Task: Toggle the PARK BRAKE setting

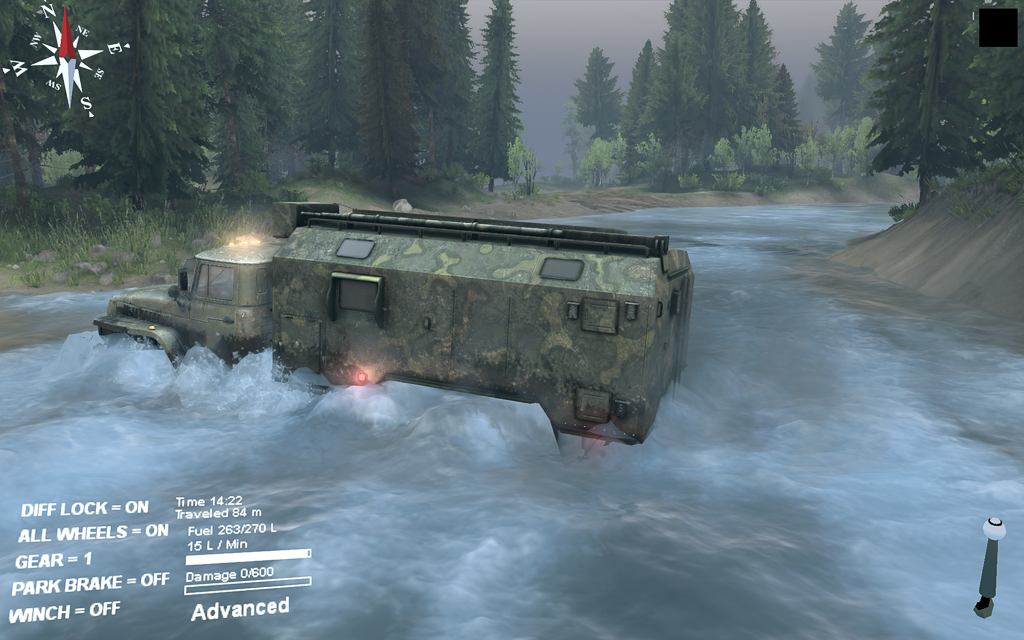Action: (x=90, y=584)
